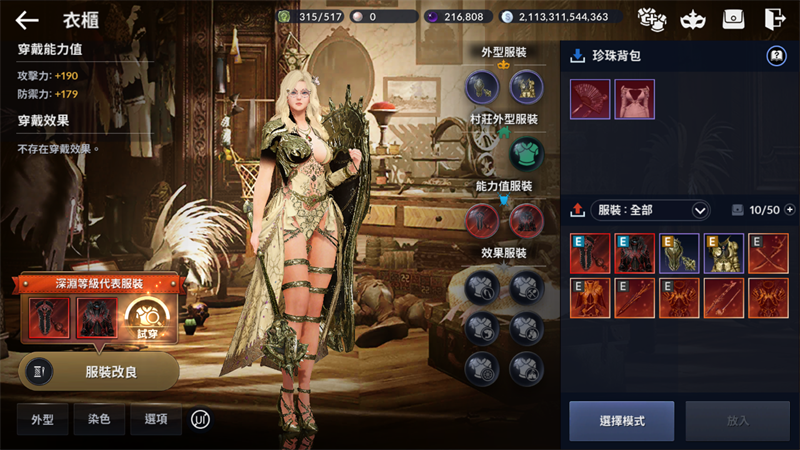Screen dimensions: 800x450
Task: Select the green village costume slot
Action: point(525,153)
